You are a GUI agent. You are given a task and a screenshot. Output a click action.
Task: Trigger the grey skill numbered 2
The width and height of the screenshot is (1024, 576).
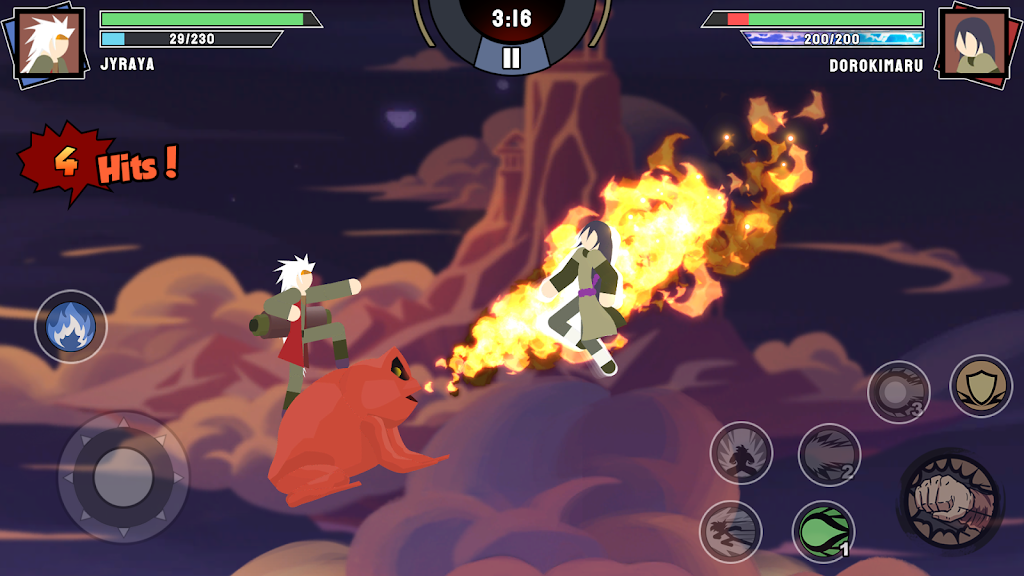point(829,455)
